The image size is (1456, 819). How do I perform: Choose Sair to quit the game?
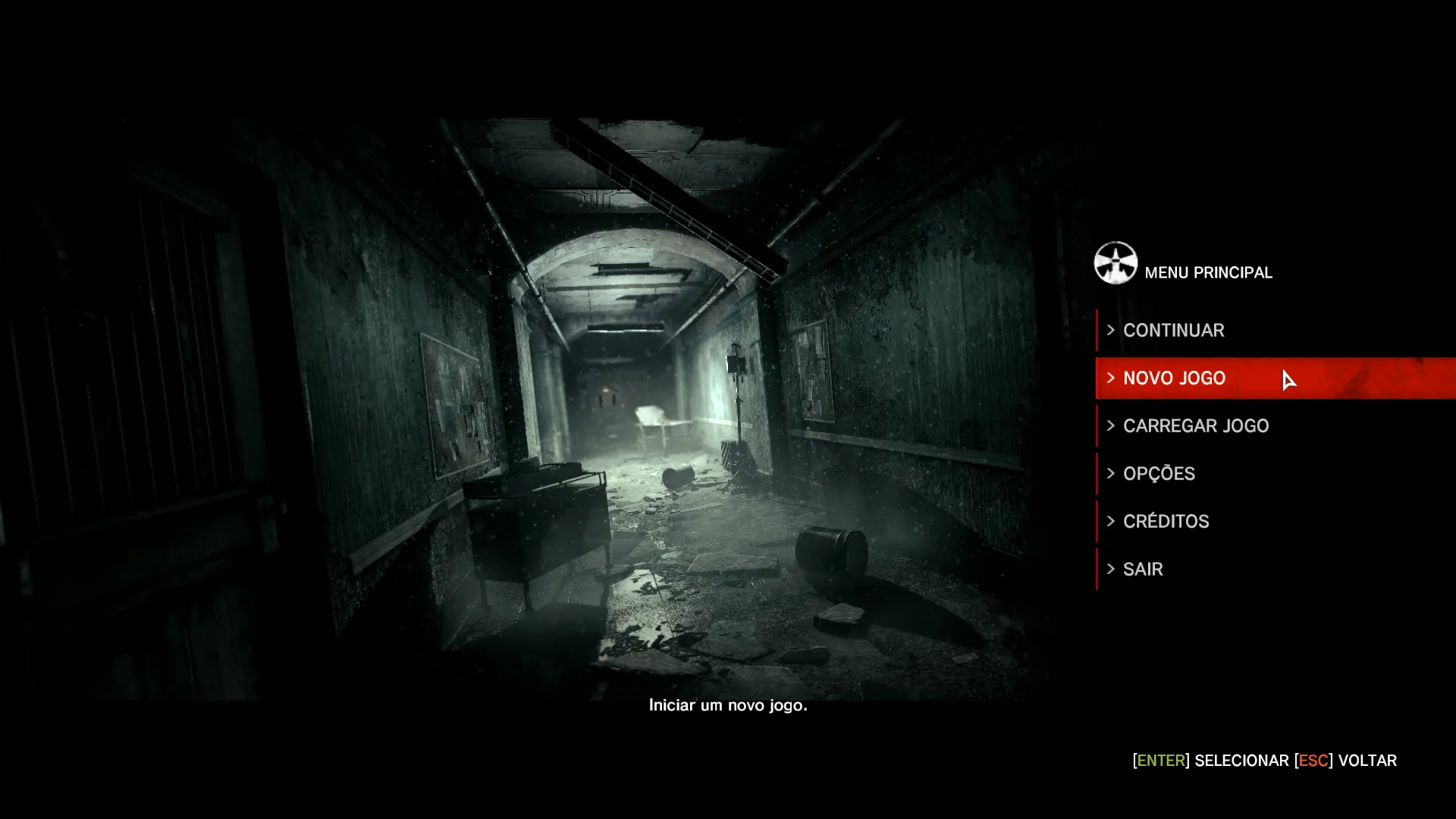click(x=1143, y=570)
